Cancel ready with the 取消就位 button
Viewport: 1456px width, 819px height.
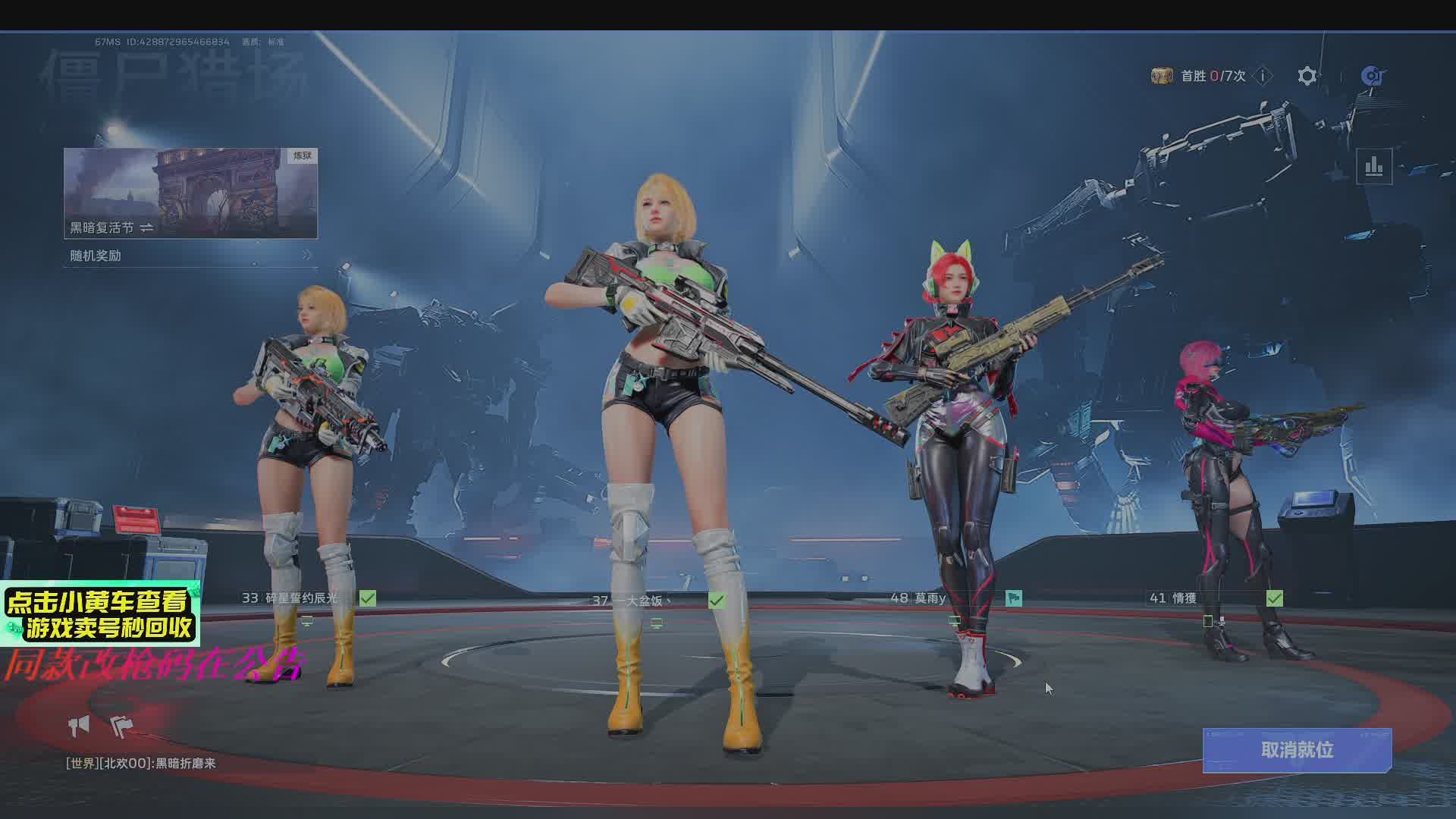point(1297,750)
